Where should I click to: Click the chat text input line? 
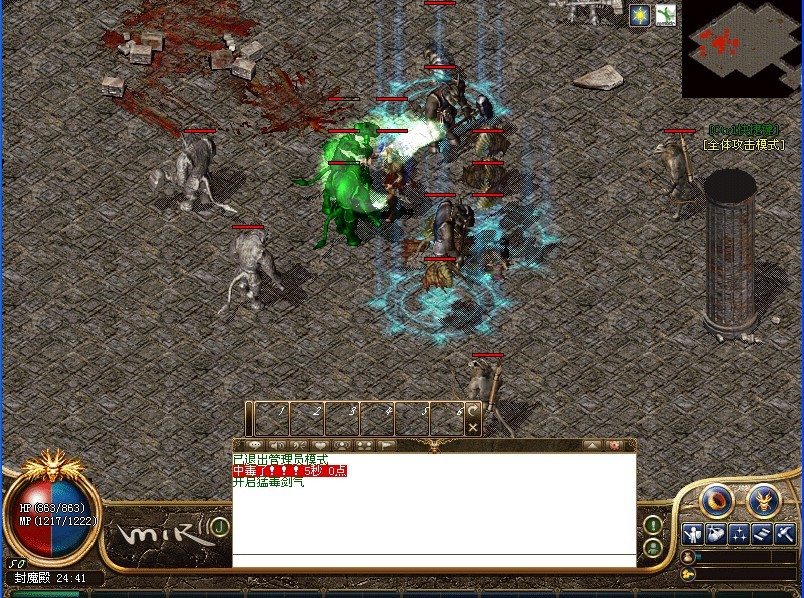434,561
